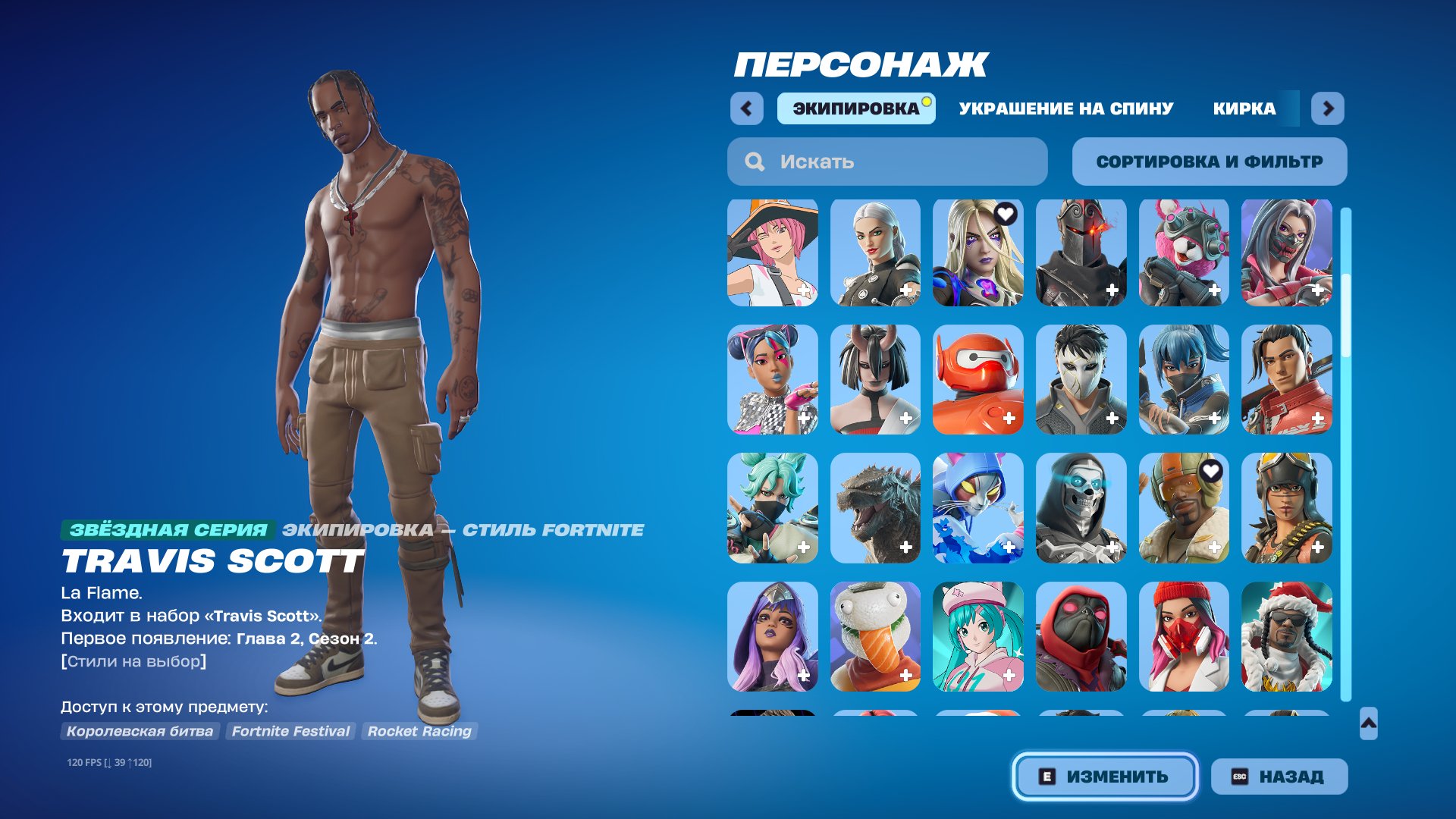The image size is (1456, 819).
Task: Switch to the КИРКА tab
Action: (1244, 108)
